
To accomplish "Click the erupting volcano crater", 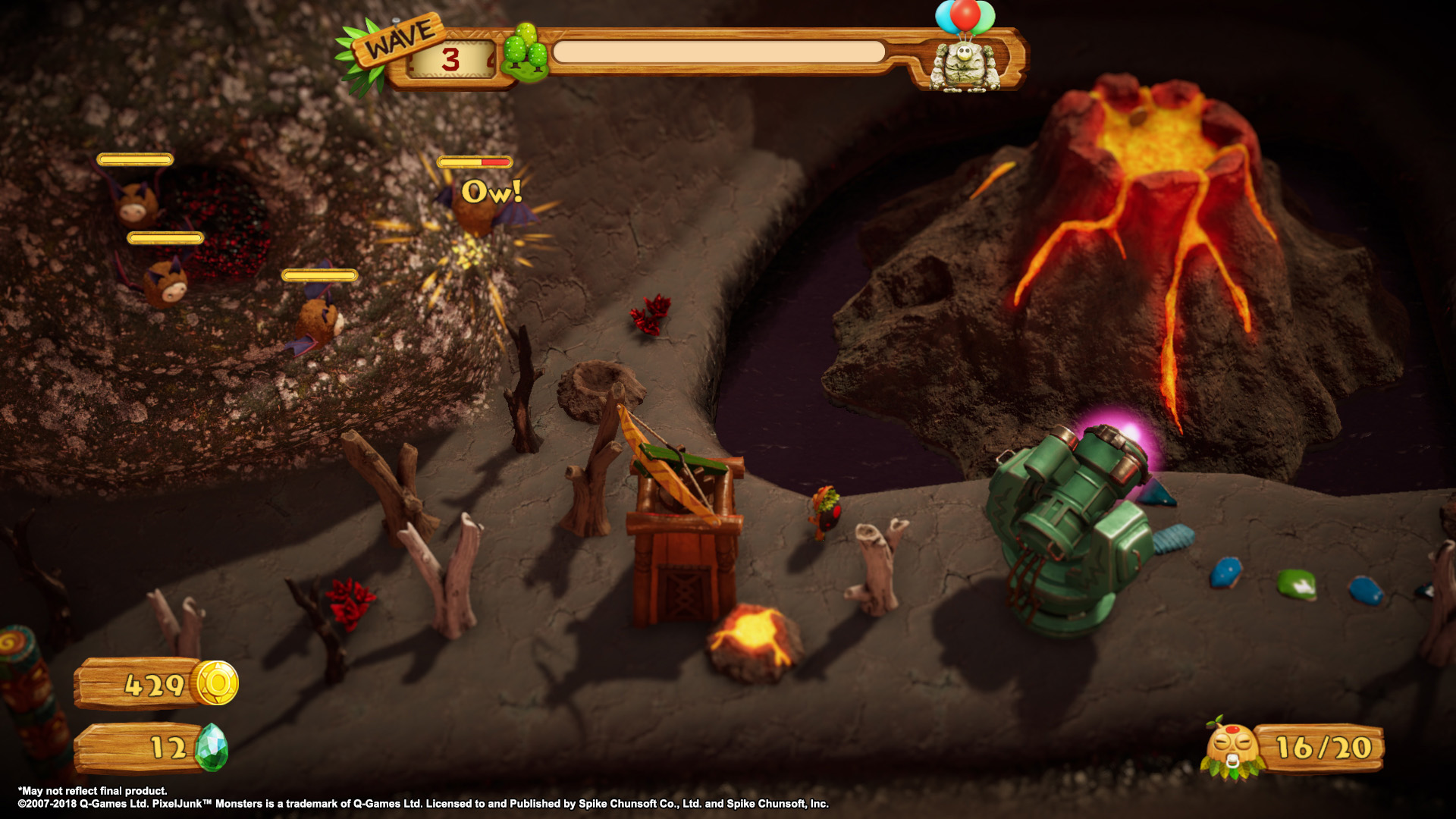I will point(1160,133).
